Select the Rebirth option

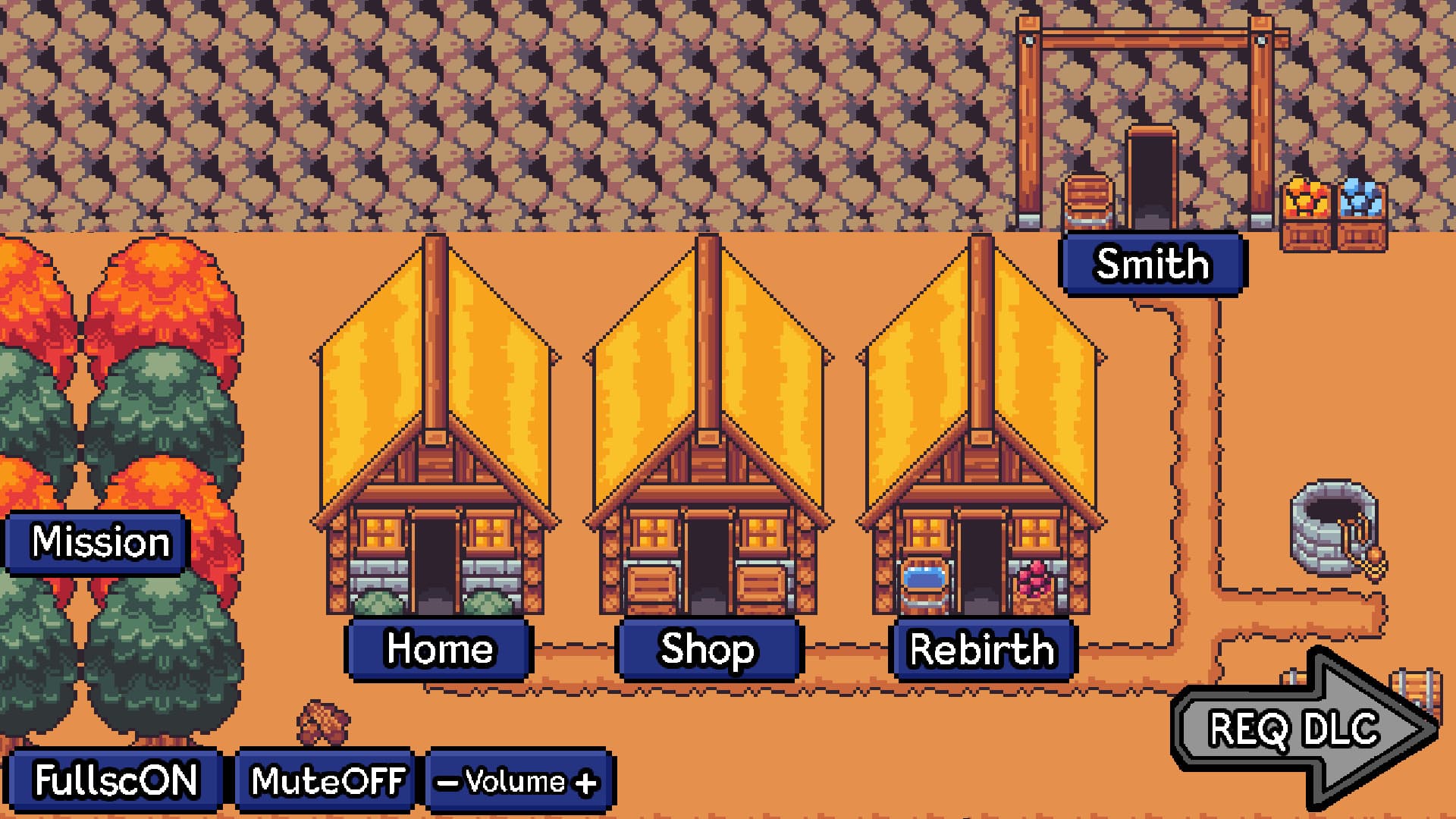point(982,648)
